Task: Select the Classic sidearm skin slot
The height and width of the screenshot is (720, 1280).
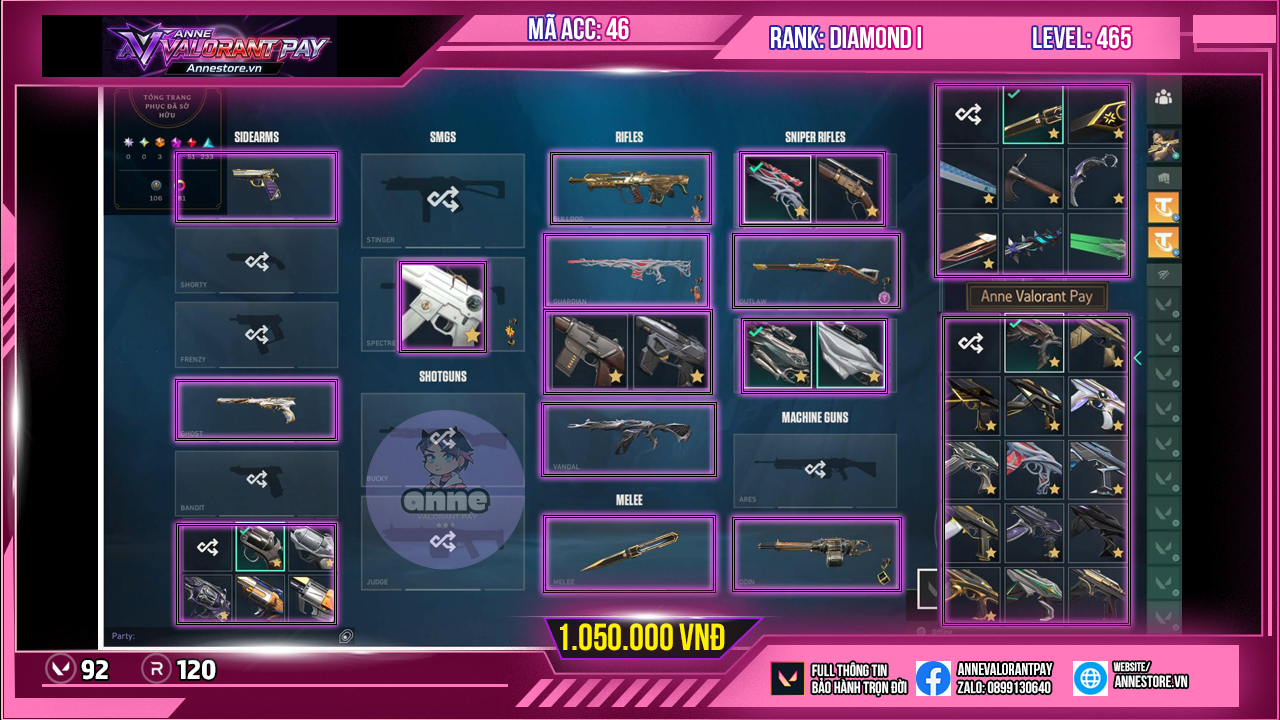Action: [x=256, y=186]
